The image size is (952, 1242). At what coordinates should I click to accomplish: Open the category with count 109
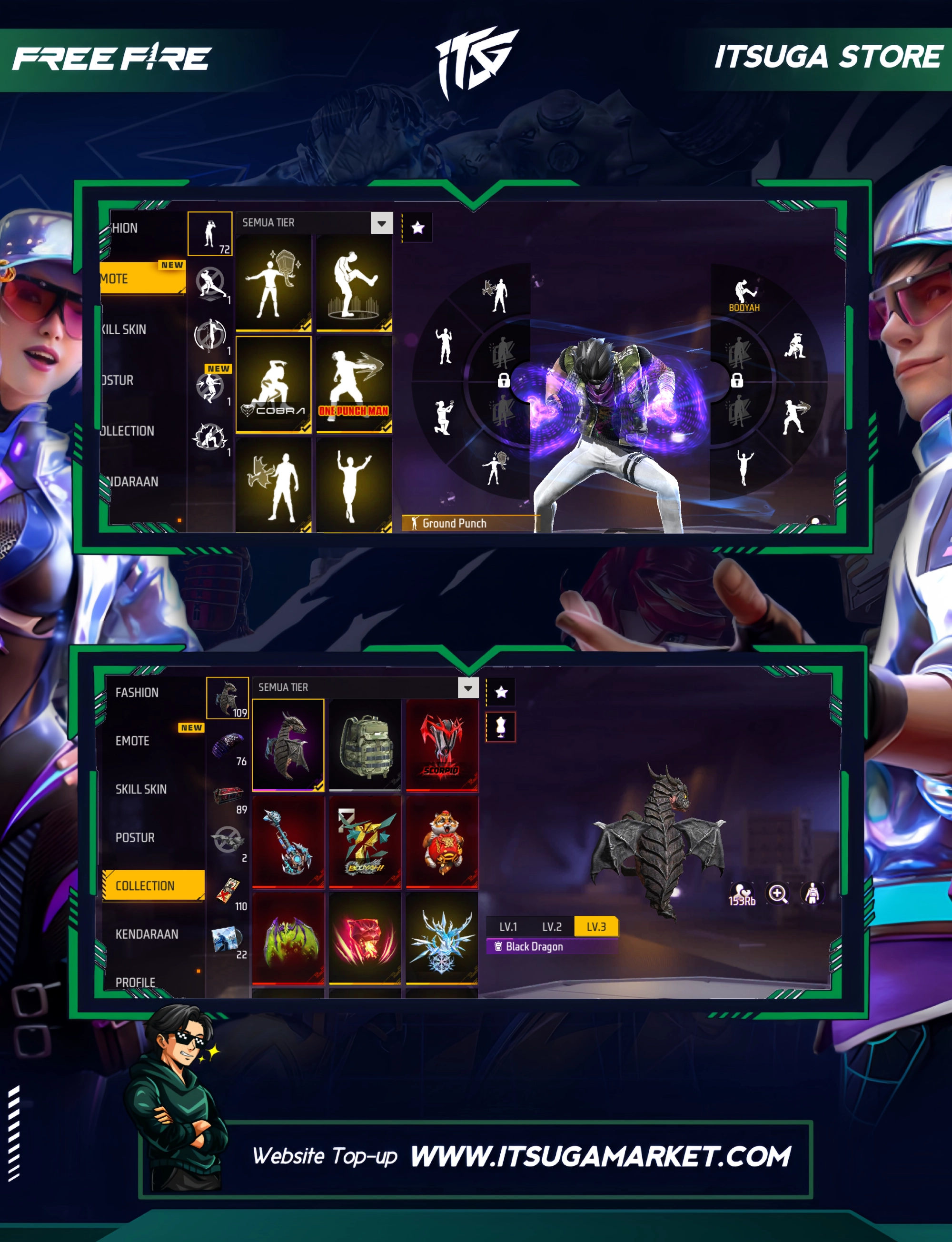[x=227, y=697]
